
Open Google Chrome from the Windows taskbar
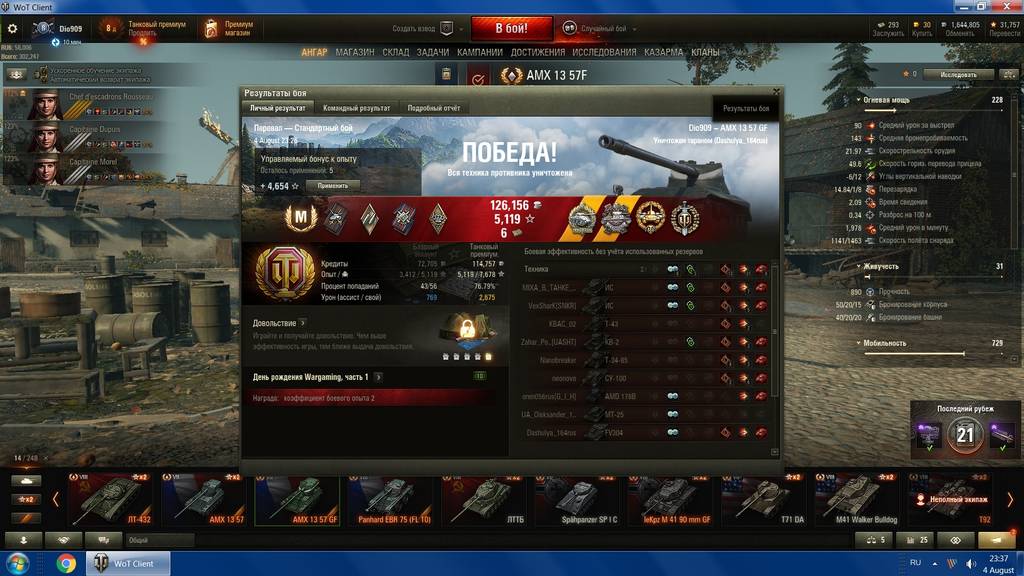(66, 563)
